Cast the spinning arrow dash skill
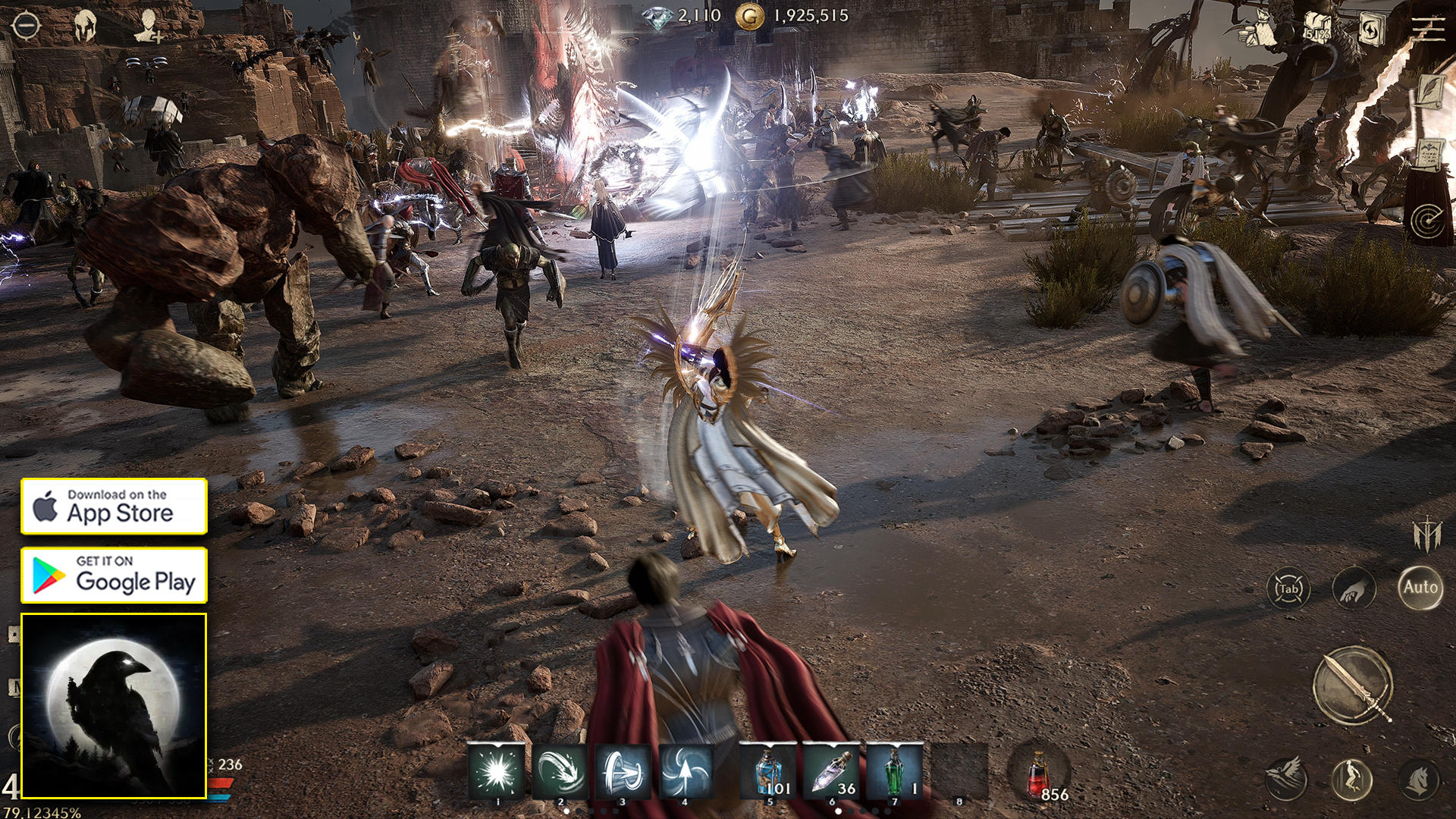This screenshot has width=1456, height=819. click(623, 772)
